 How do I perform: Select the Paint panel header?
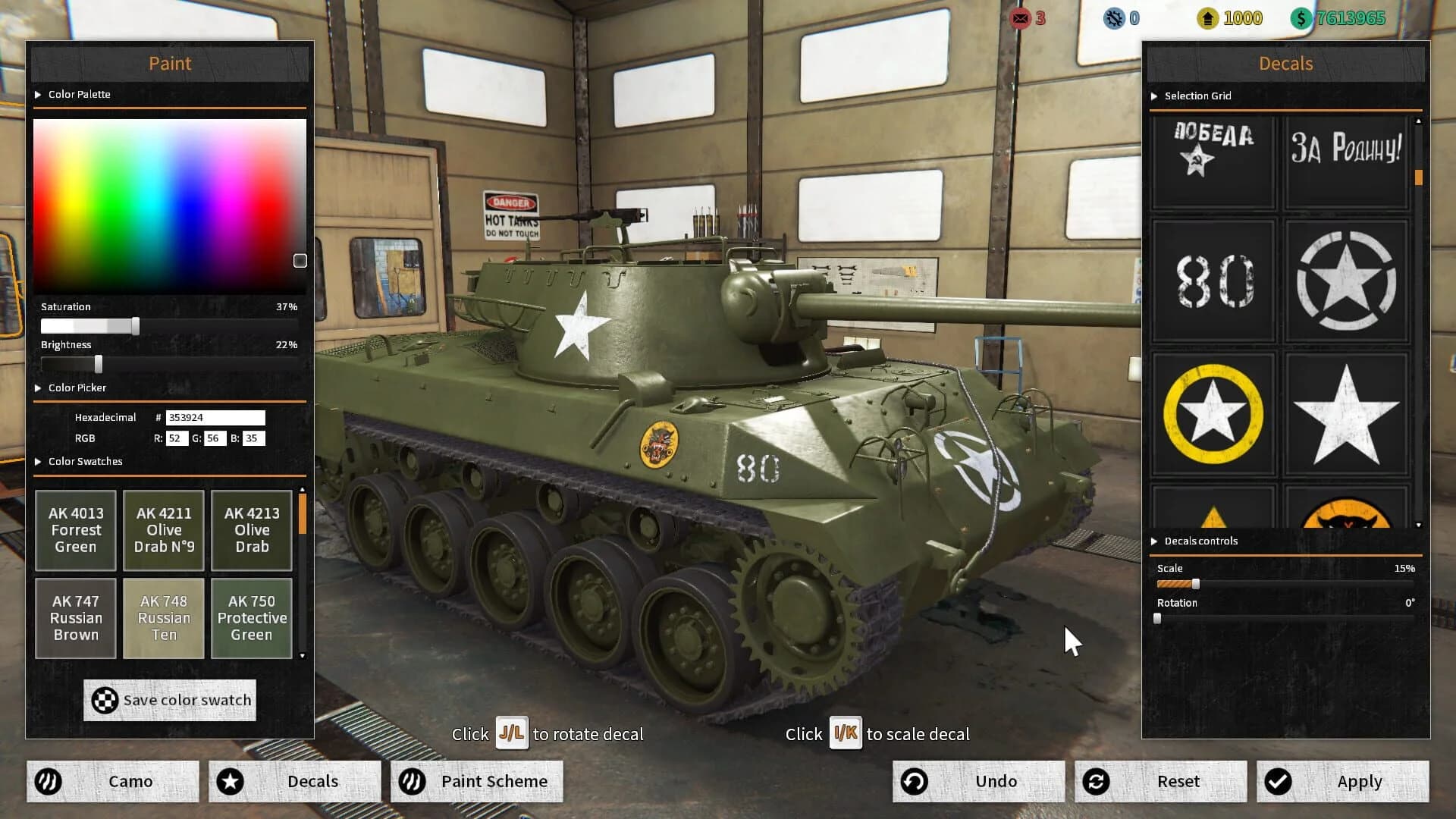170,64
